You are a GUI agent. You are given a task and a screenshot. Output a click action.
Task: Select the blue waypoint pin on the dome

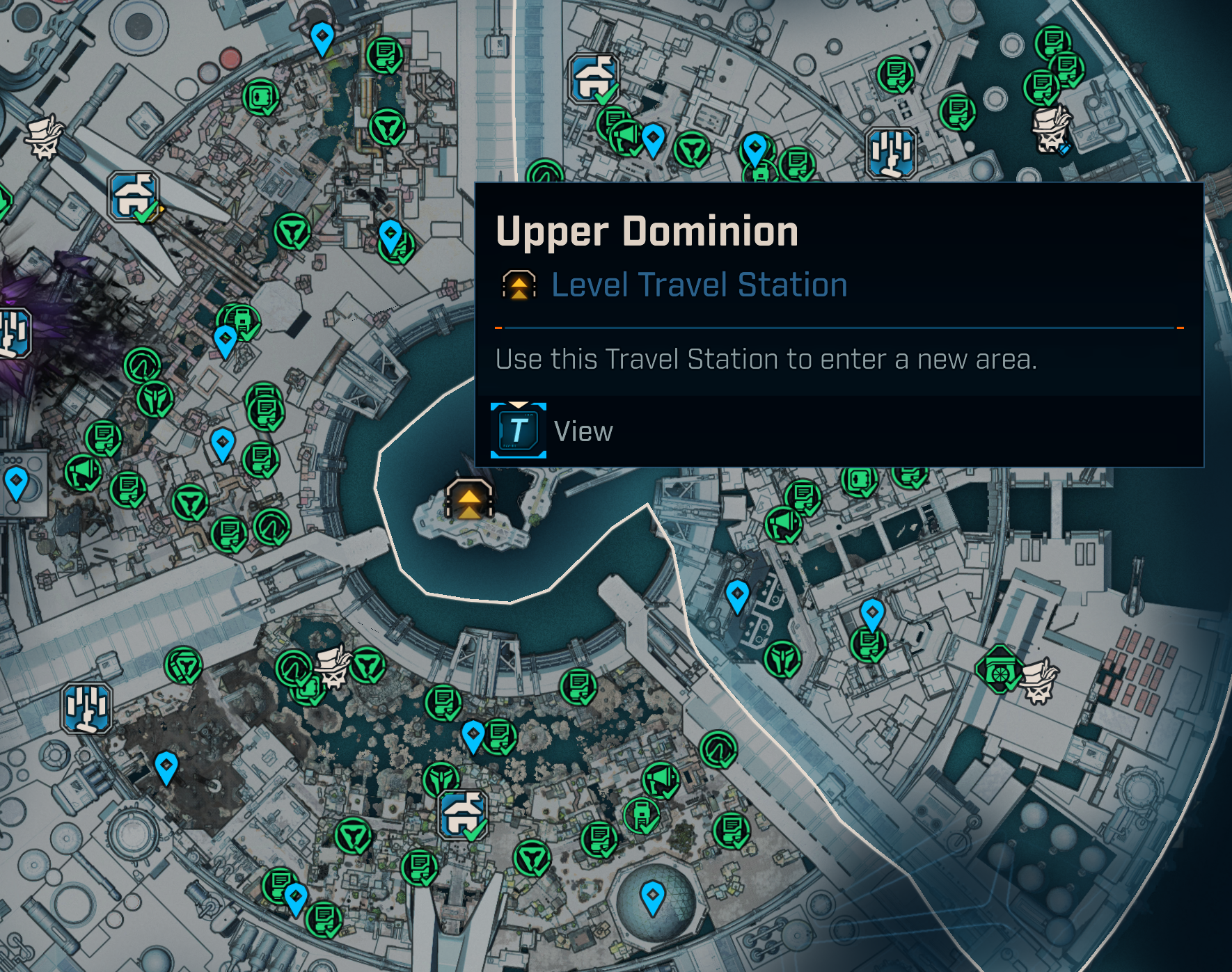[x=652, y=897]
